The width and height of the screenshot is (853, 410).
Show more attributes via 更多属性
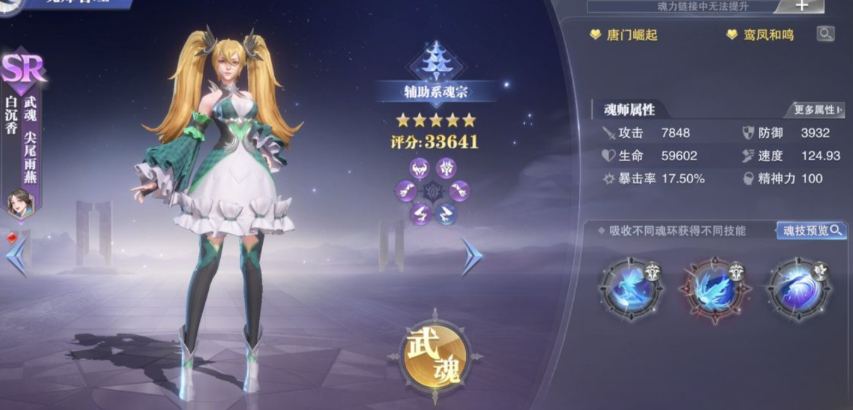coord(817,109)
